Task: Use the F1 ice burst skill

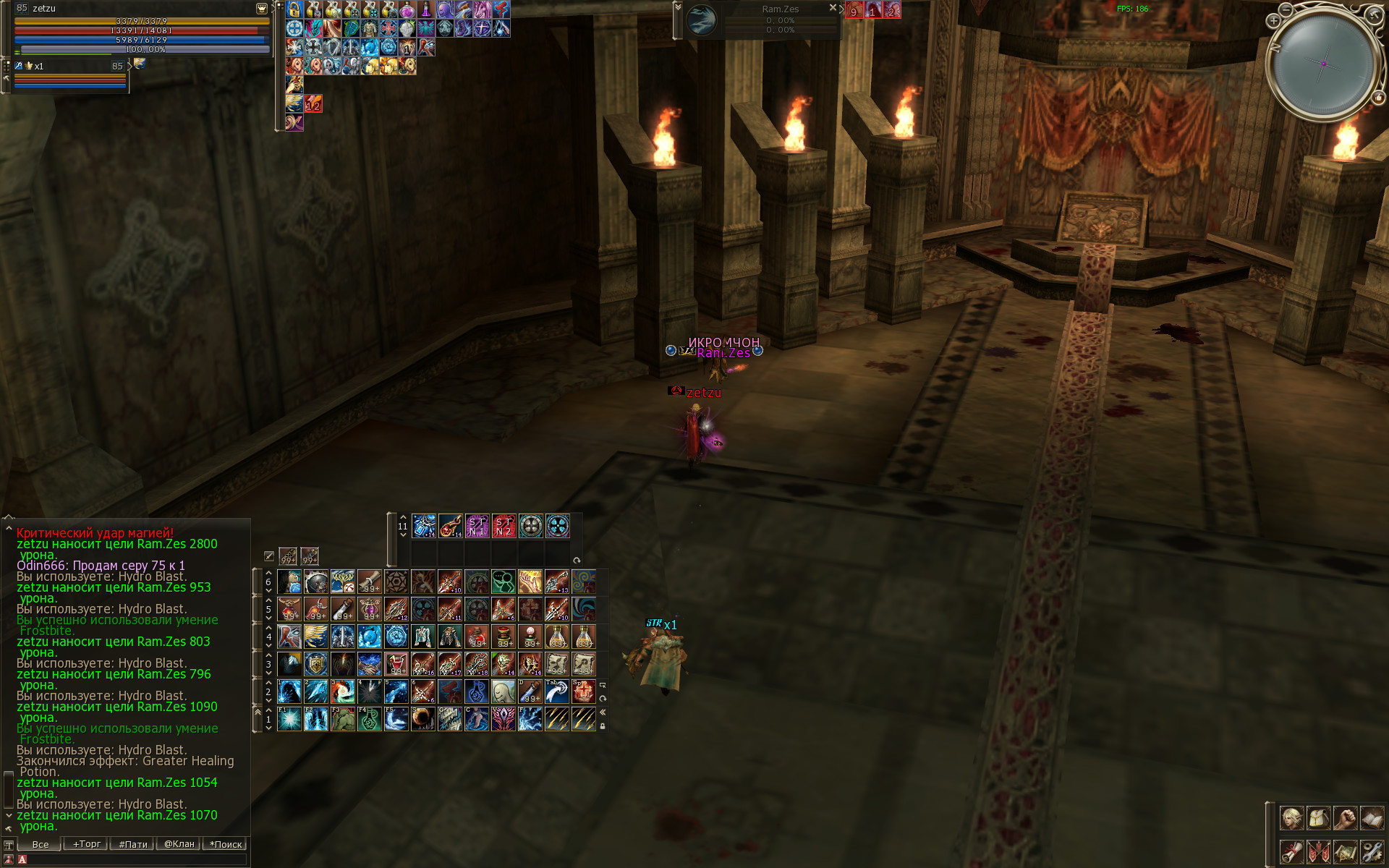Action: point(289,719)
